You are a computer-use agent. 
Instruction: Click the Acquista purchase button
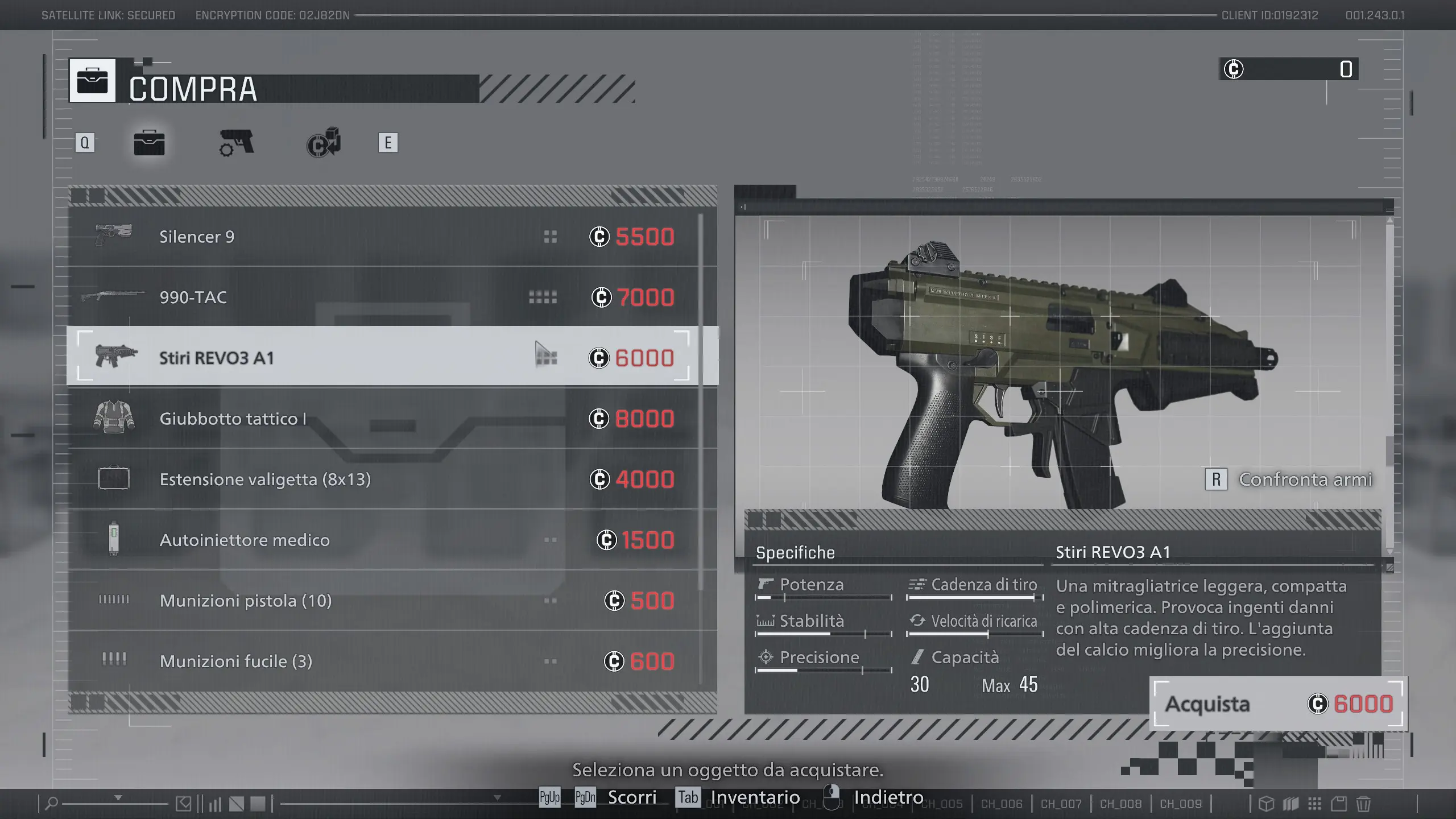pos(1277,704)
